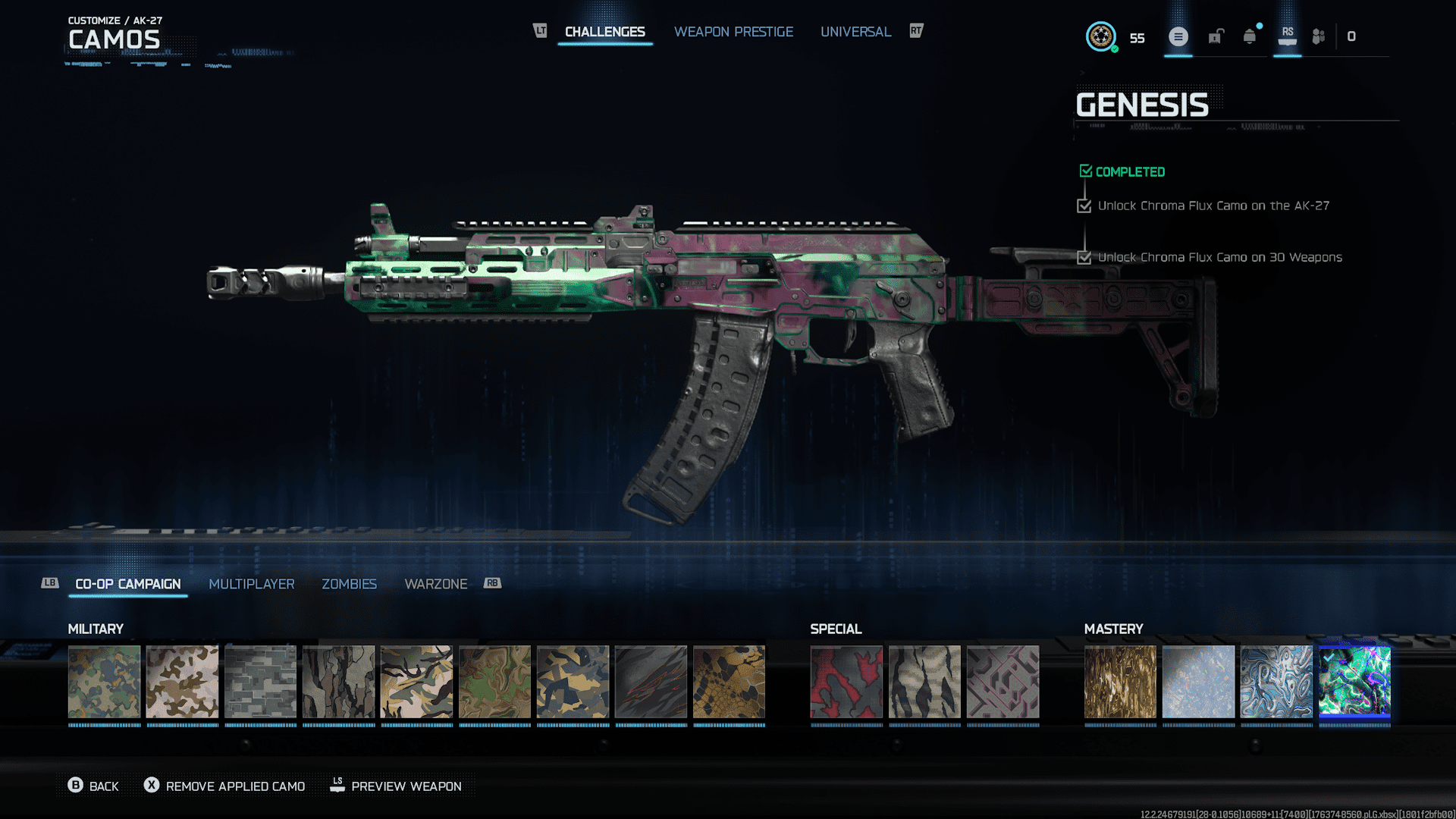View the Zombies camo category
The width and height of the screenshot is (1456, 819).
pos(349,584)
